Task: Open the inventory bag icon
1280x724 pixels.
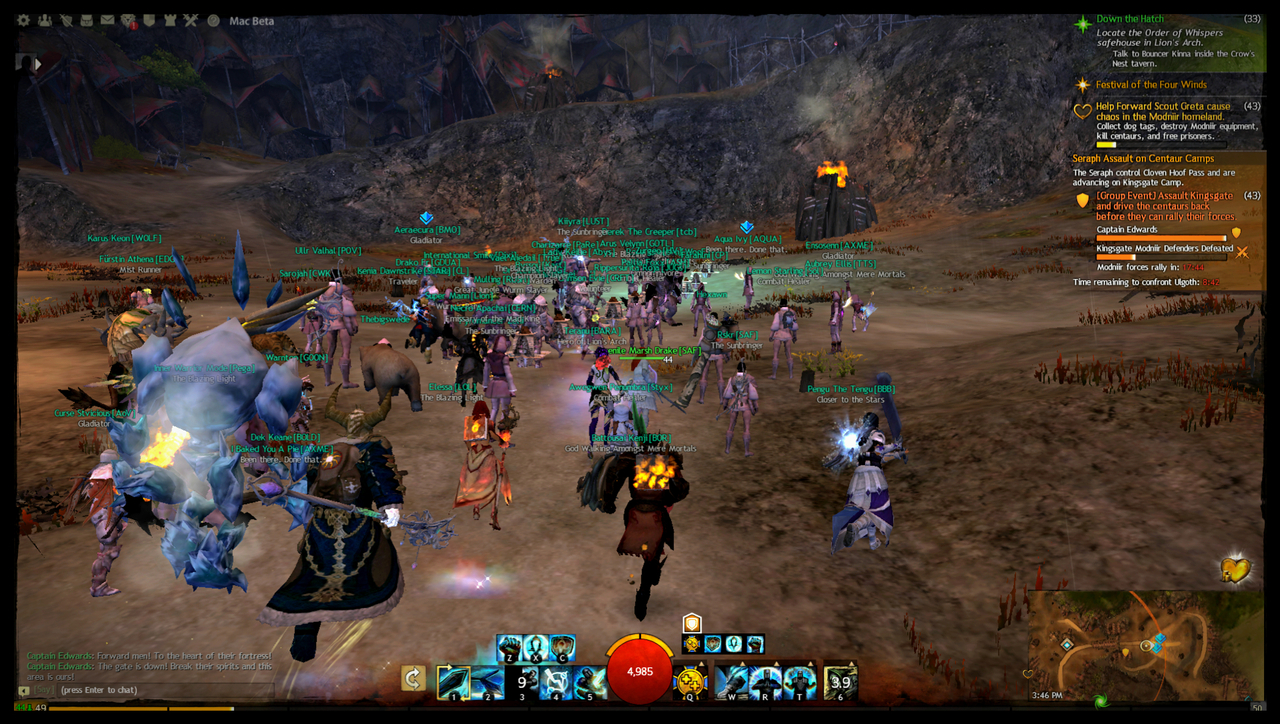Action: point(87,20)
